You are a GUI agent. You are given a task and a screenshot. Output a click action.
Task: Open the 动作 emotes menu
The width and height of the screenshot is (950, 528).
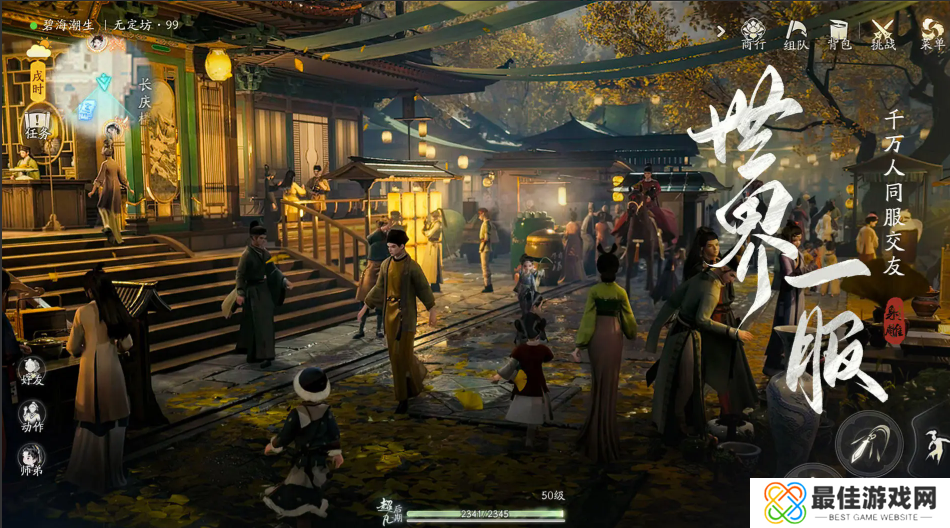[32, 415]
